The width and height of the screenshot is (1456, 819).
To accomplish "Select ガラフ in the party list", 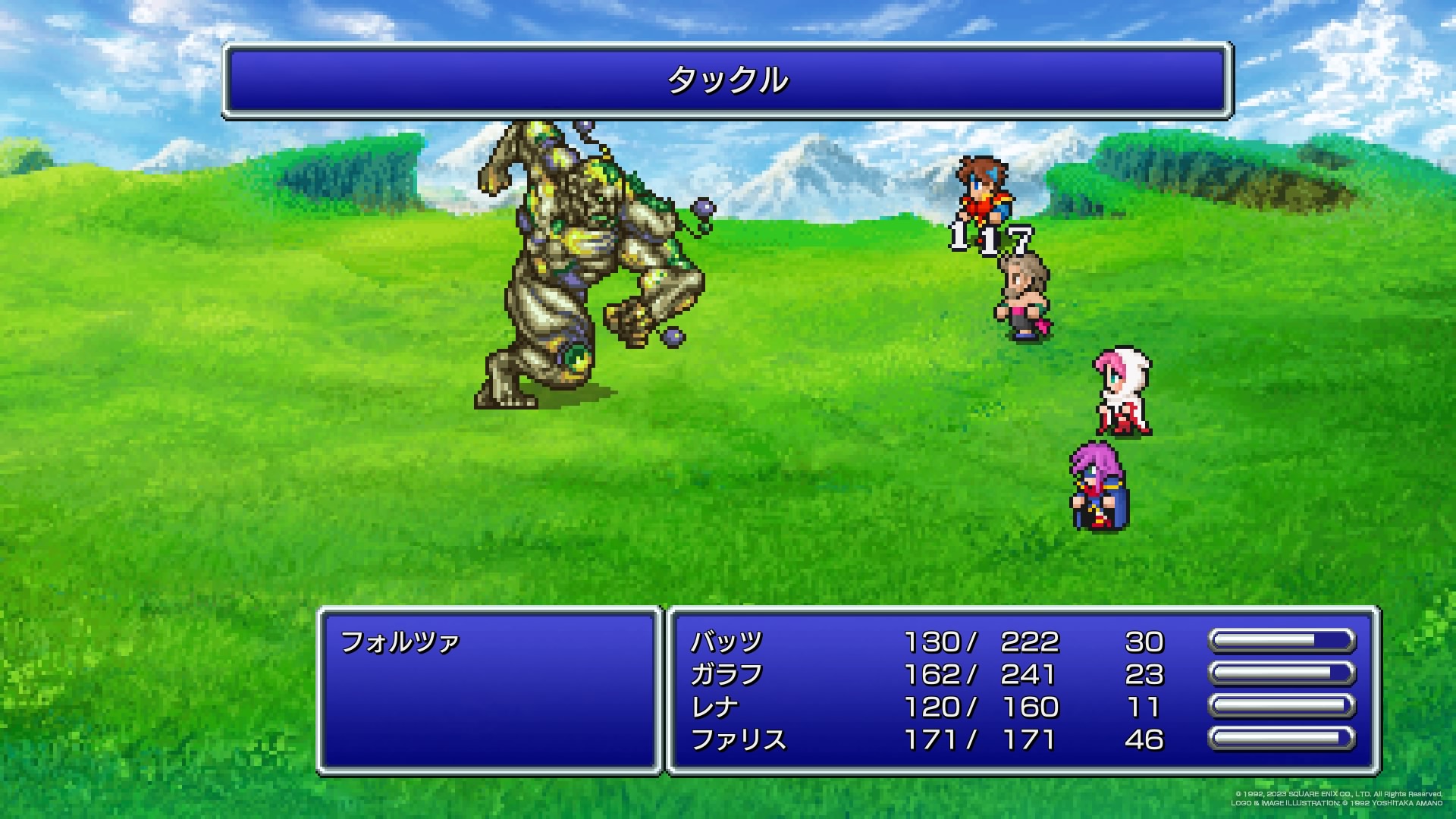I will [726, 675].
